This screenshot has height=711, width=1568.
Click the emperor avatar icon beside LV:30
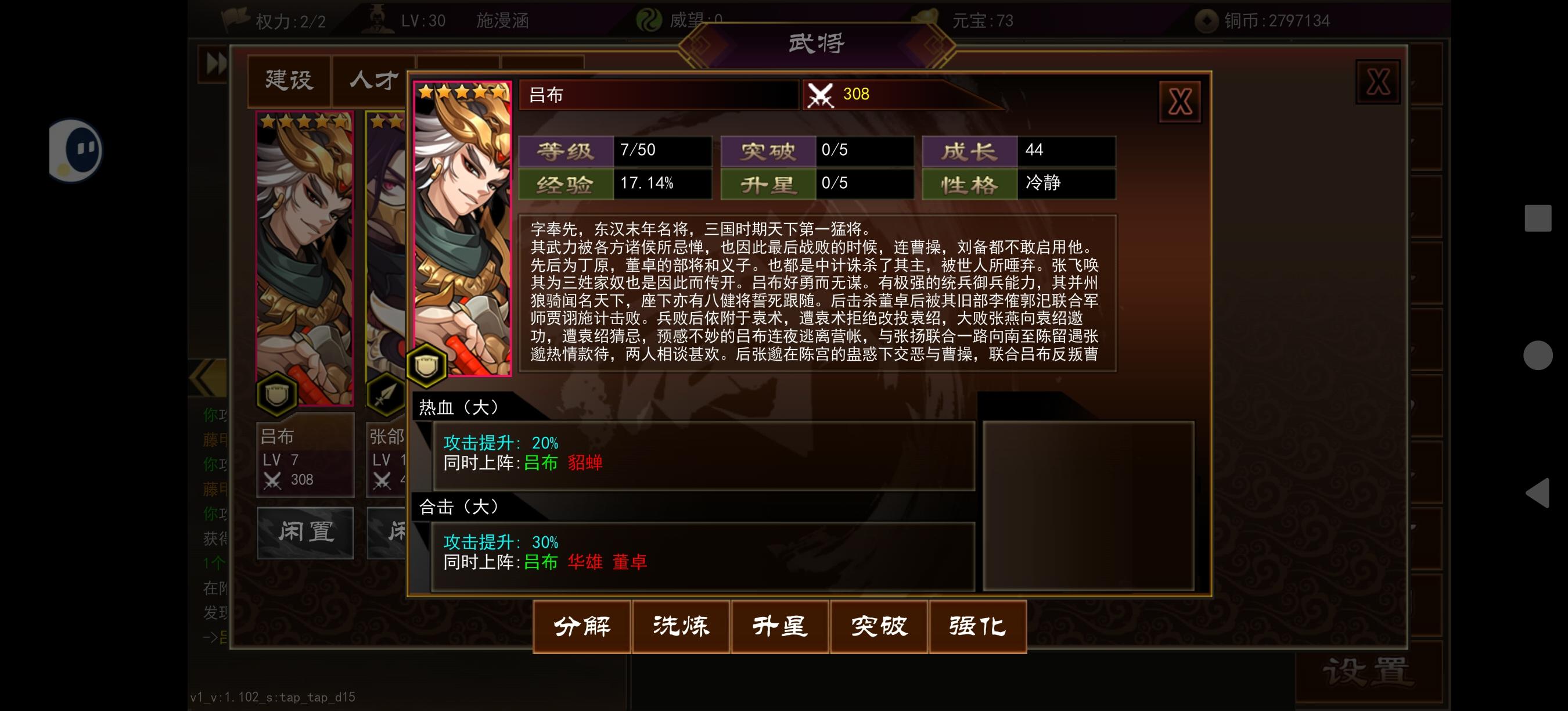[x=377, y=17]
